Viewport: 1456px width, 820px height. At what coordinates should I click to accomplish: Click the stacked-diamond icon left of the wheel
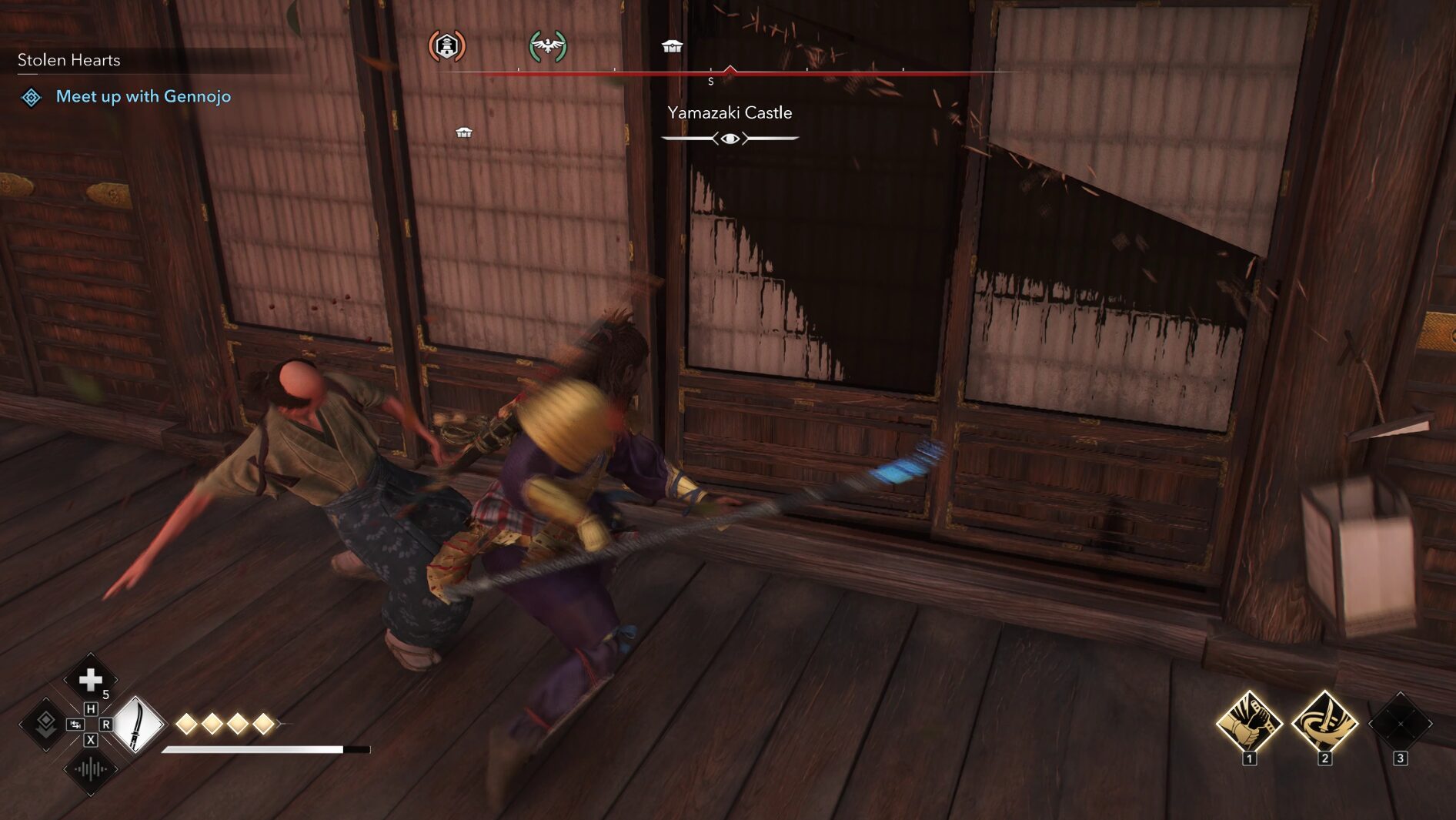pos(45,723)
